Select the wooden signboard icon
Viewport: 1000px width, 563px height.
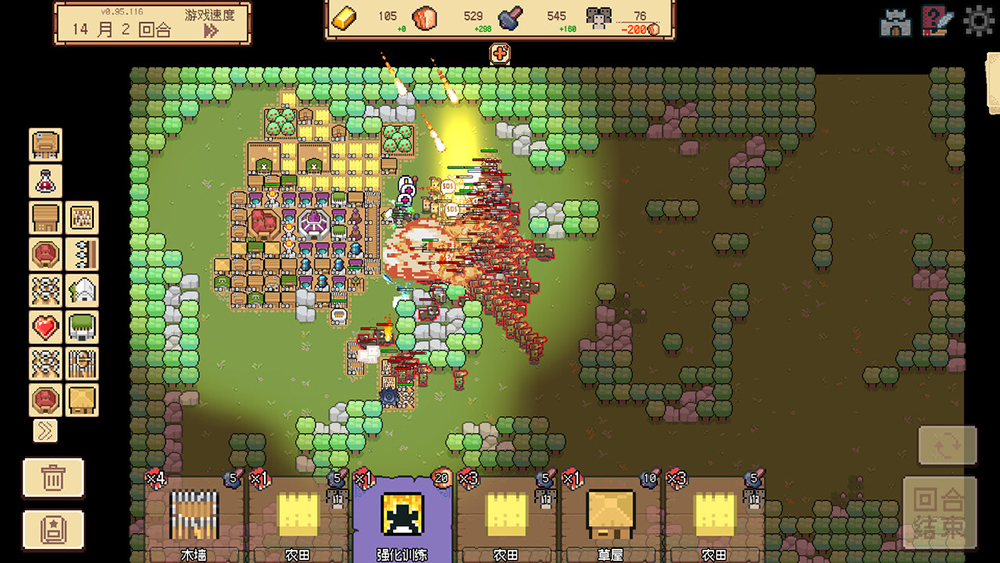coord(46,145)
